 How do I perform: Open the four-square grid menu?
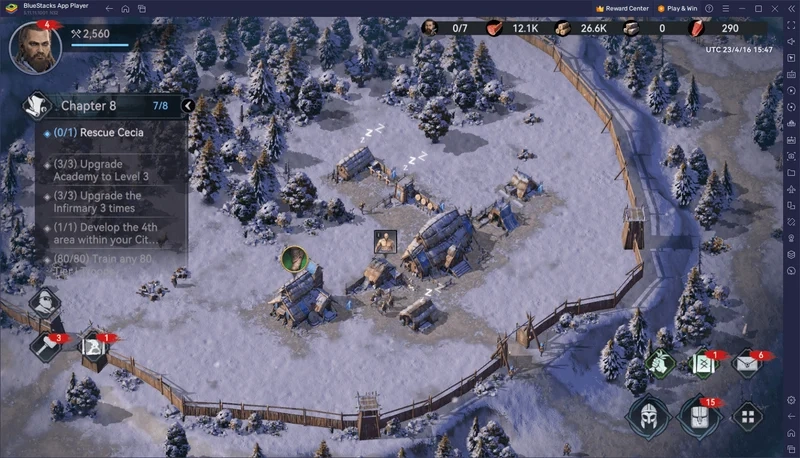pyautogui.click(x=747, y=416)
